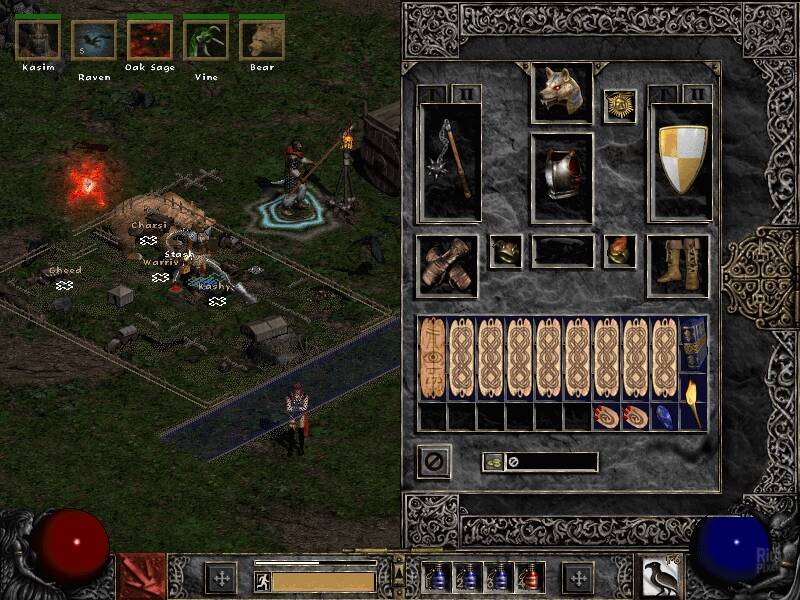Close the inventory panel with the round button
Image resolution: width=800 pixels, height=600 pixels.
434,462
